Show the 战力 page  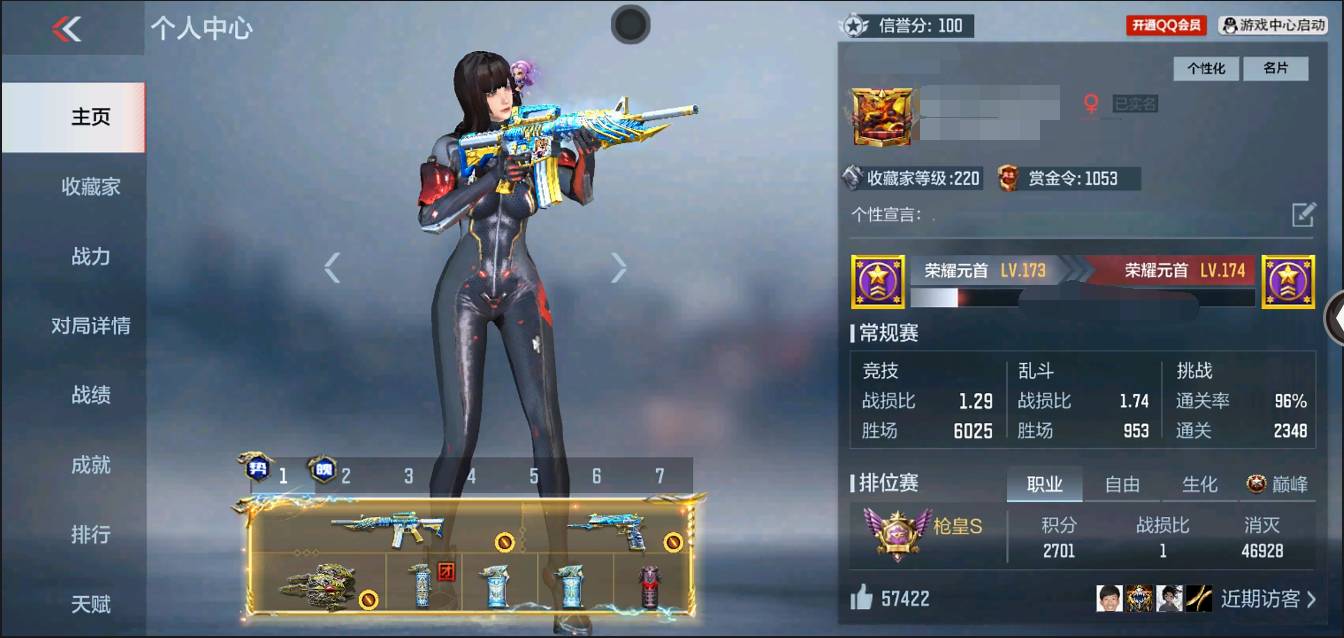pyautogui.click(x=90, y=256)
